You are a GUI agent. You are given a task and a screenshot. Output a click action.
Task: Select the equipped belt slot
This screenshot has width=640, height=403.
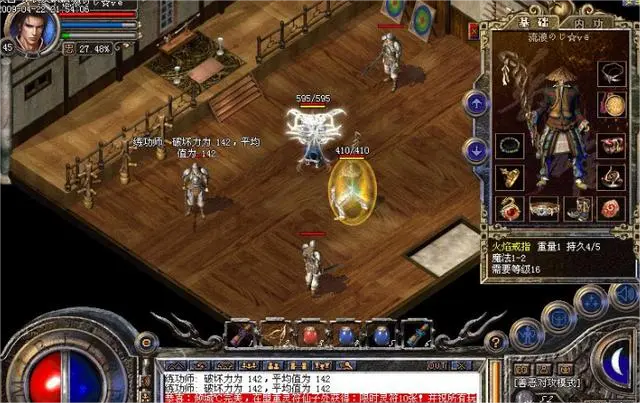pyautogui.click(x=543, y=209)
